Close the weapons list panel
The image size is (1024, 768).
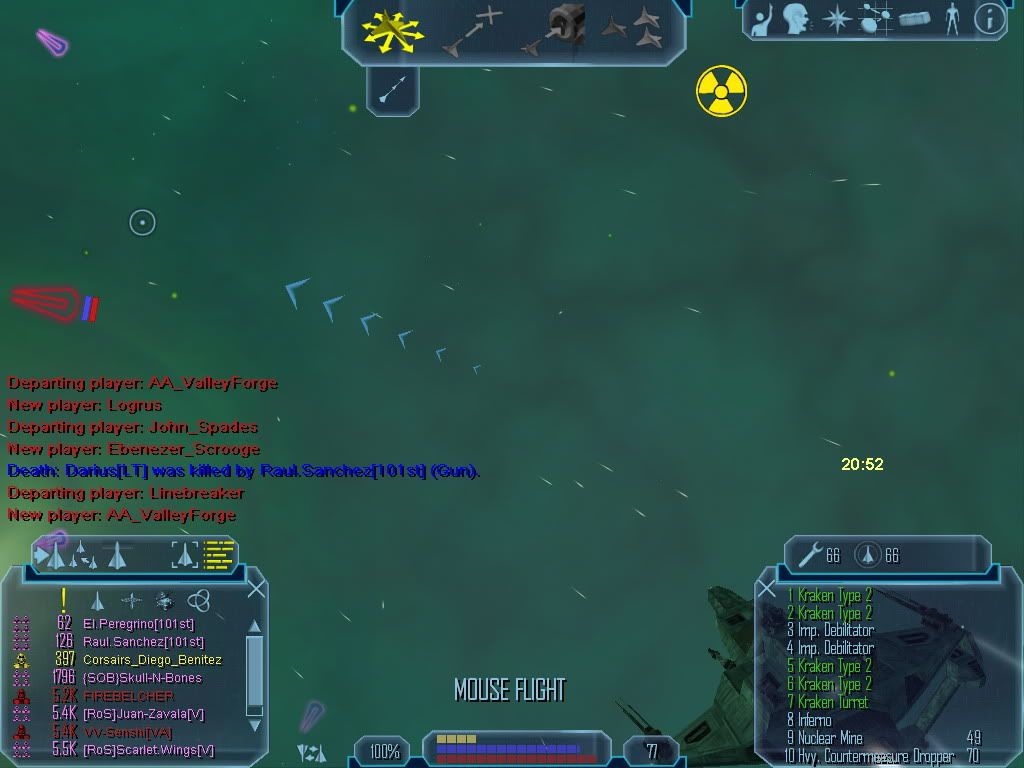pos(767,589)
